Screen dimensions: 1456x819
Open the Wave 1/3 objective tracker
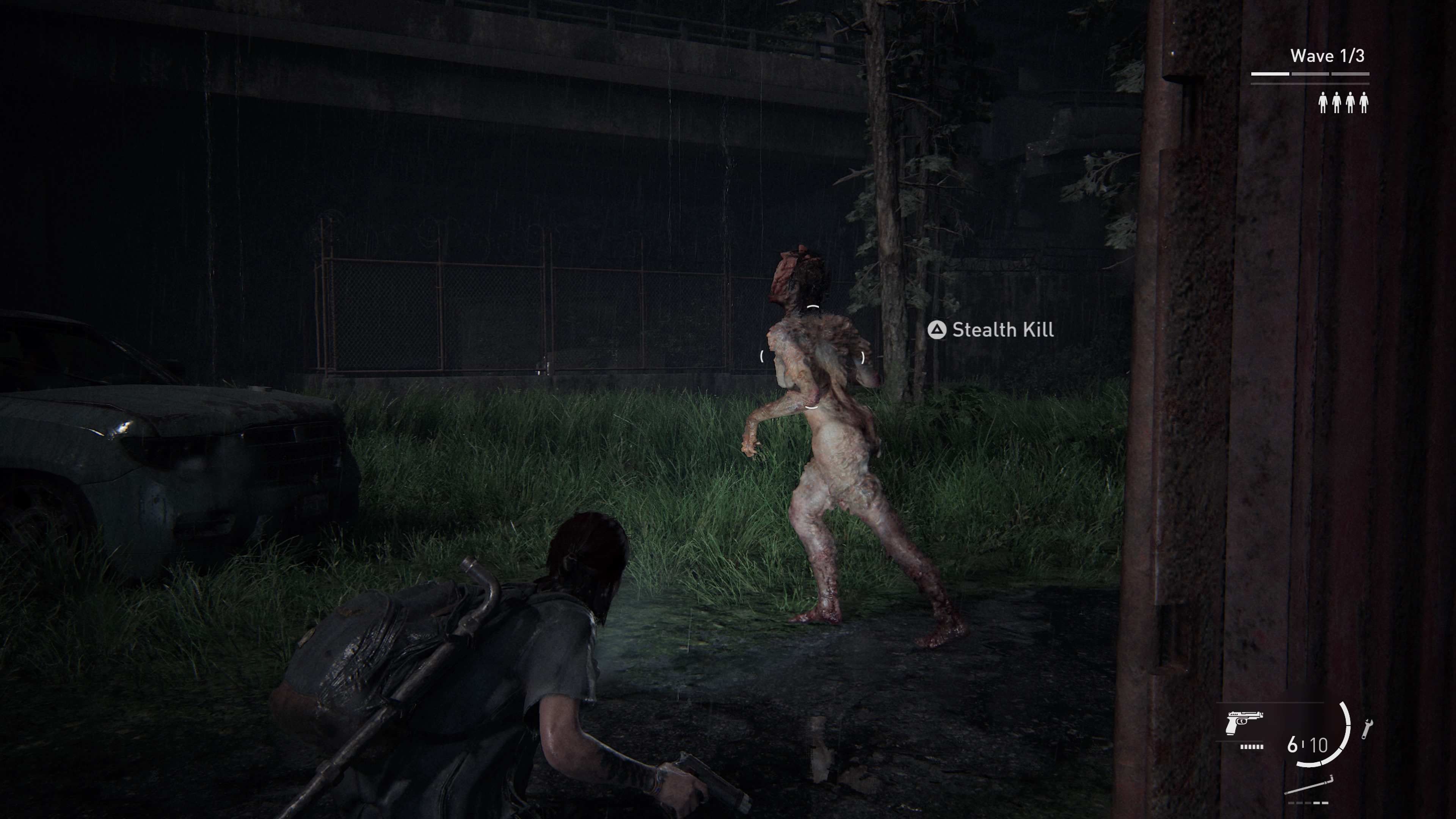pyautogui.click(x=1327, y=56)
